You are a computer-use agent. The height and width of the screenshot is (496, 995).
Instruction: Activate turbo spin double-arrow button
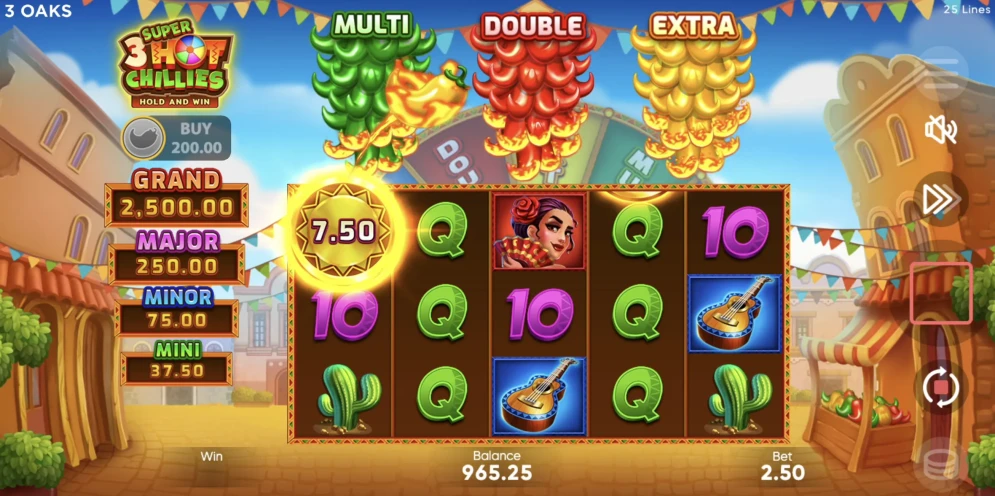tap(940, 199)
